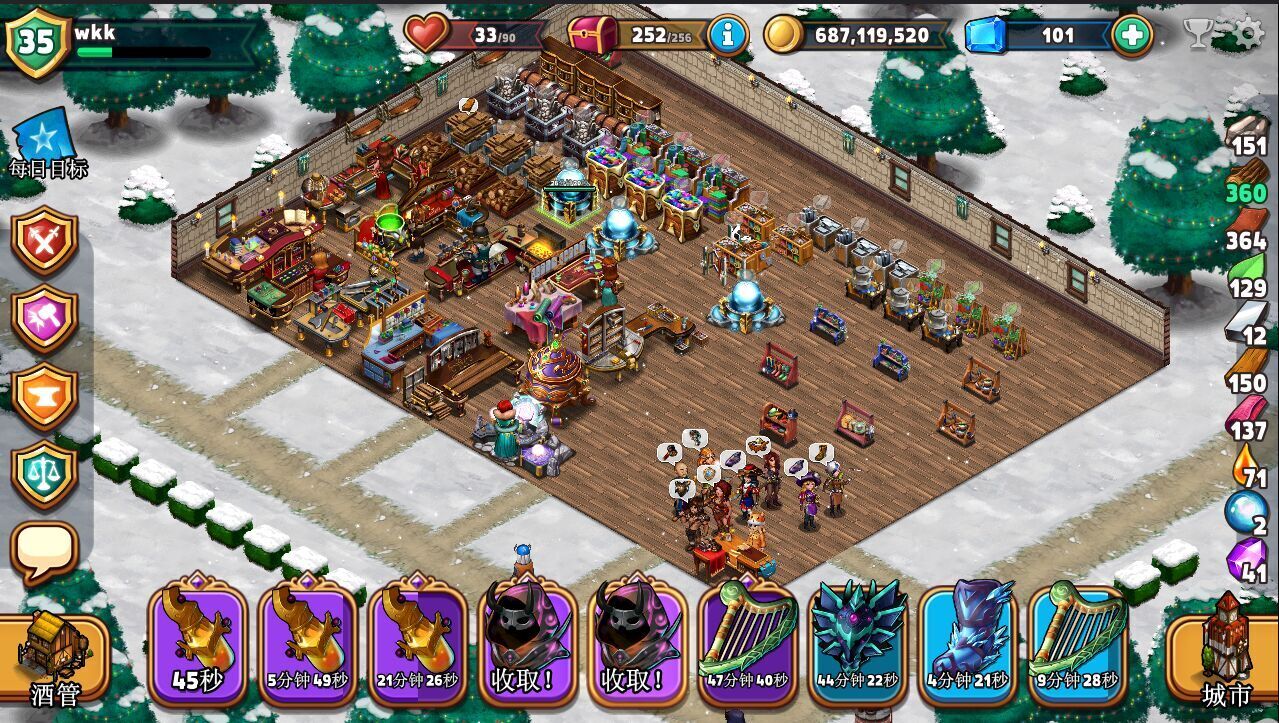This screenshot has height=723, width=1279.
Task: Select the purple harp slot at 47分钟40秒
Action: pyautogui.click(x=748, y=642)
